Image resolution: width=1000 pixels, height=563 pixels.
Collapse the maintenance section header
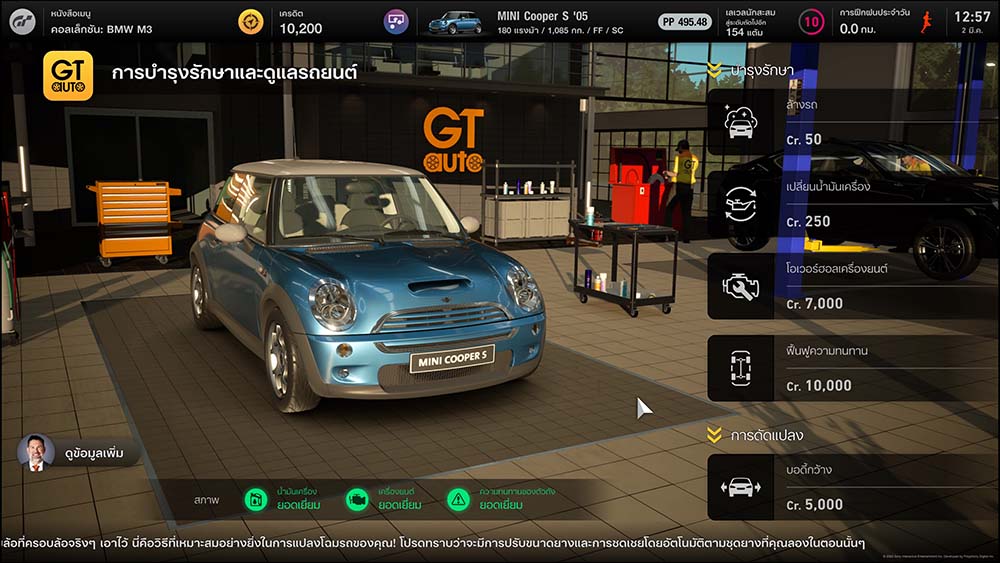tap(750, 70)
